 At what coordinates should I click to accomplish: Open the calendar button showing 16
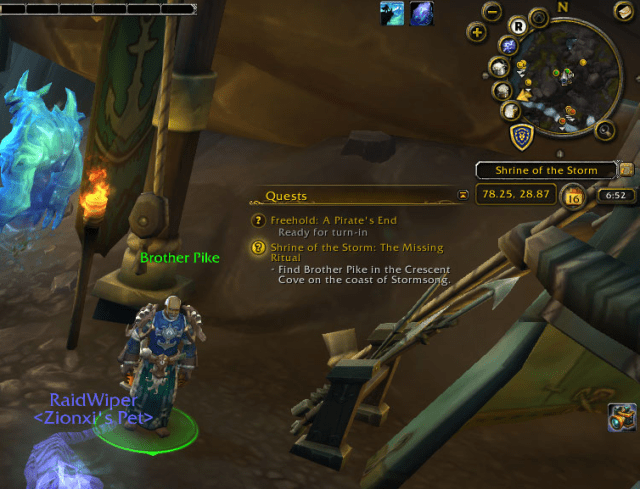point(574,196)
